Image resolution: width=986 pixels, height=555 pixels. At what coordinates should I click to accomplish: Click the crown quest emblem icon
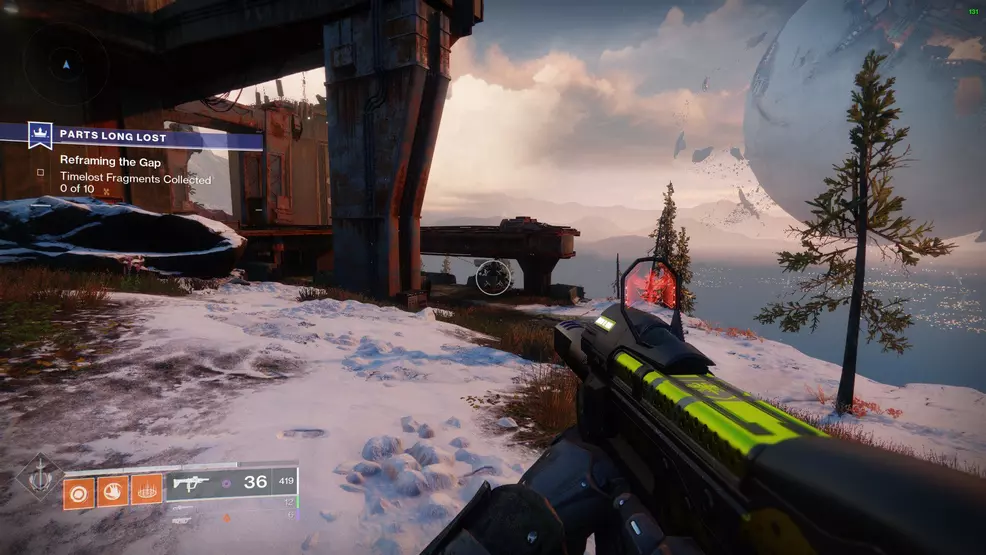point(40,134)
